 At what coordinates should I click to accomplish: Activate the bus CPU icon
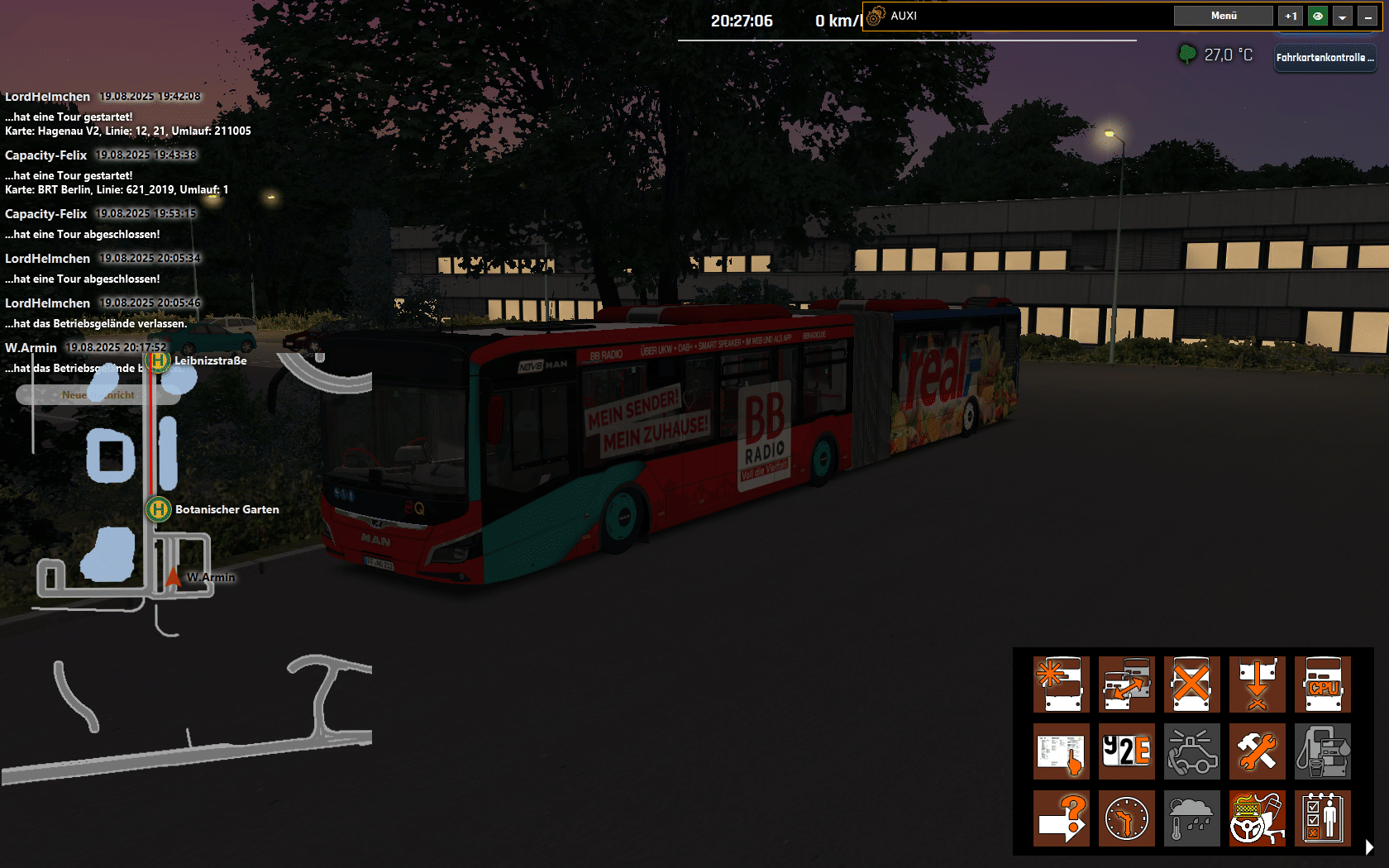click(1322, 684)
